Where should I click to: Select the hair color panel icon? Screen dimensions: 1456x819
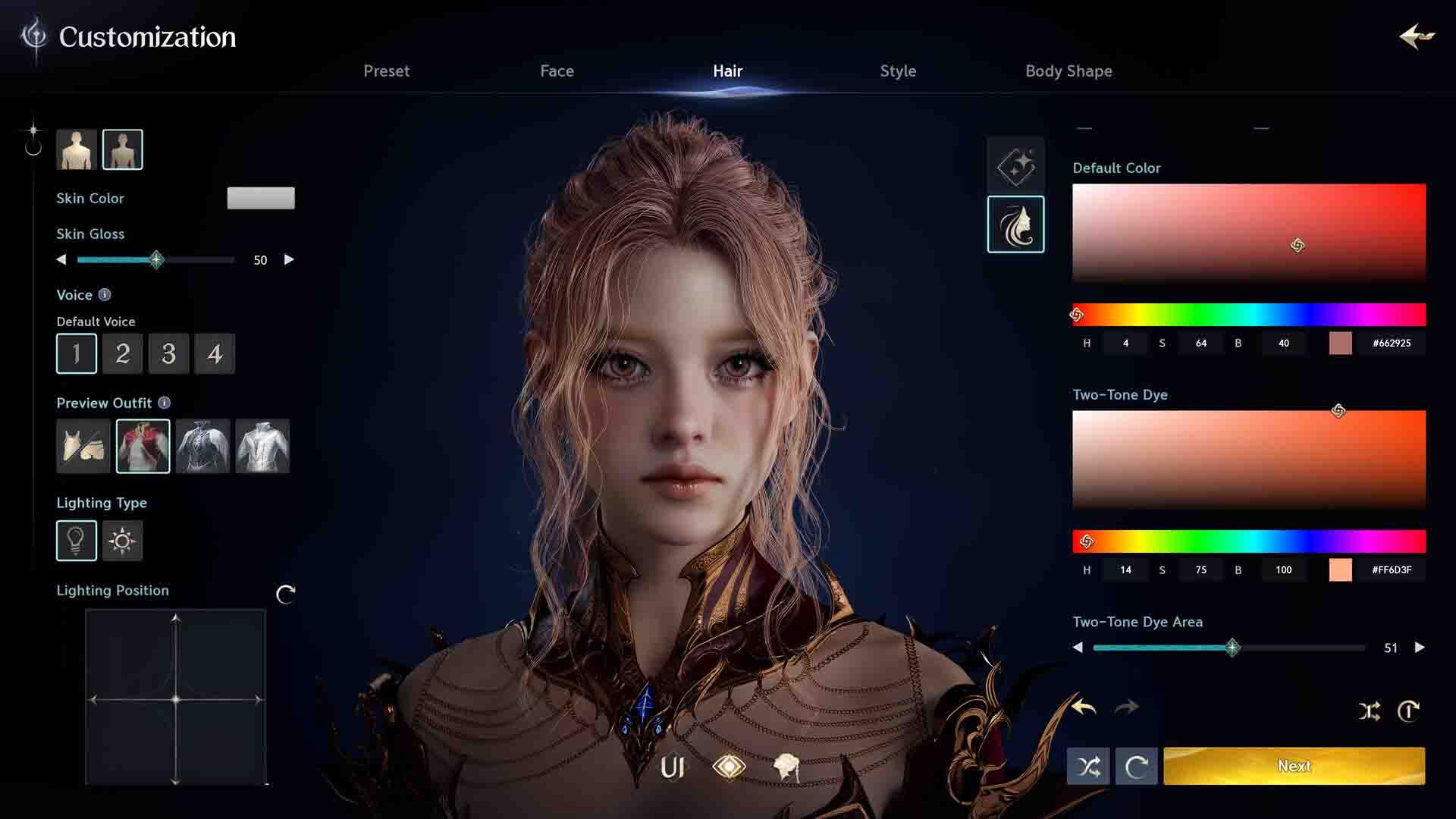click(1015, 222)
